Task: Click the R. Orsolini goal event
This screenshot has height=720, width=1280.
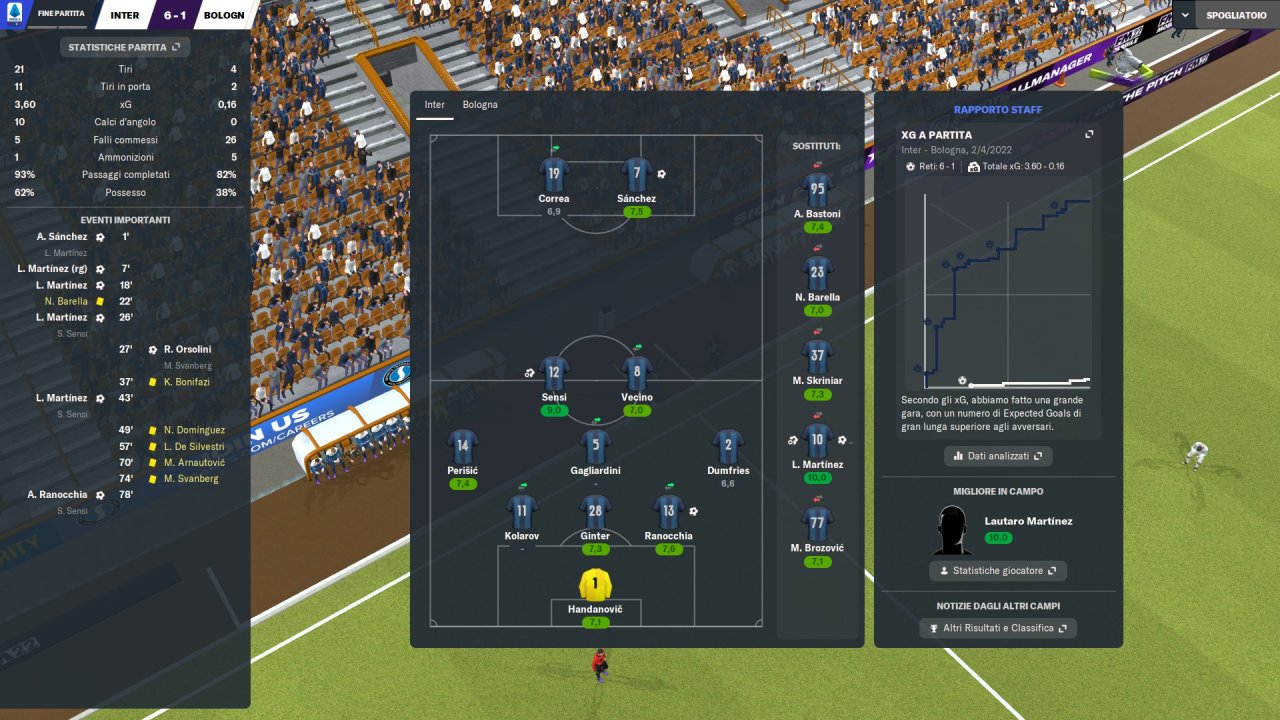Action: point(187,350)
